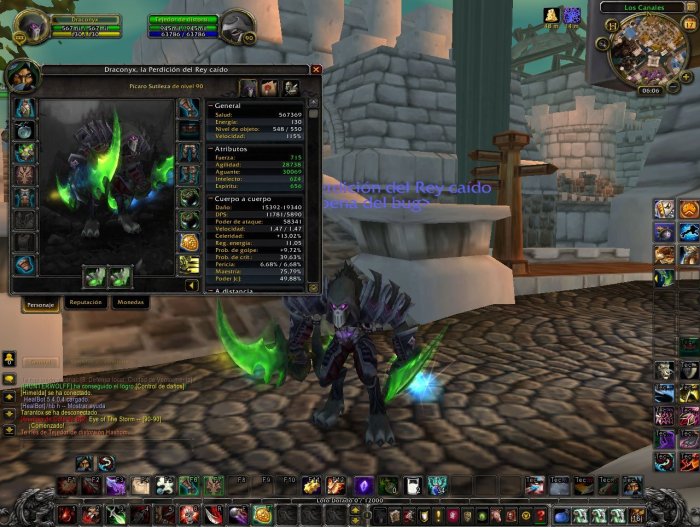The width and height of the screenshot is (700, 527).
Task: Jump chat log to the bottom
Action: click(x=8, y=432)
